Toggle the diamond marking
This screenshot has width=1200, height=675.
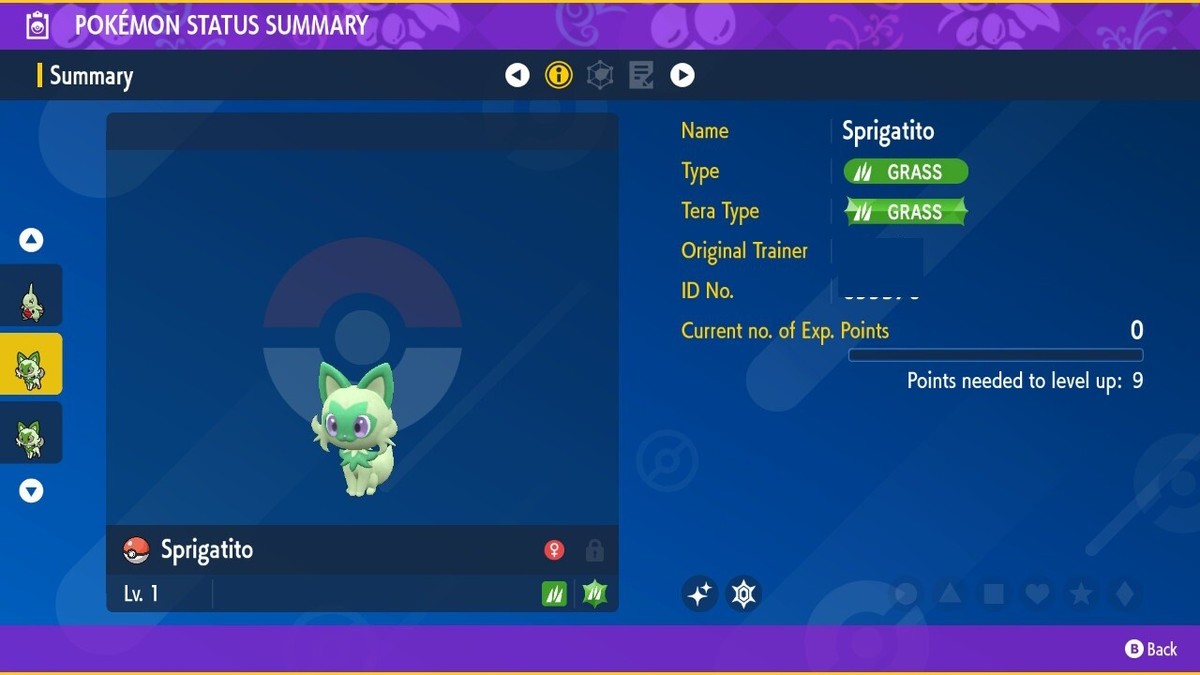(x=1124, y=594)
